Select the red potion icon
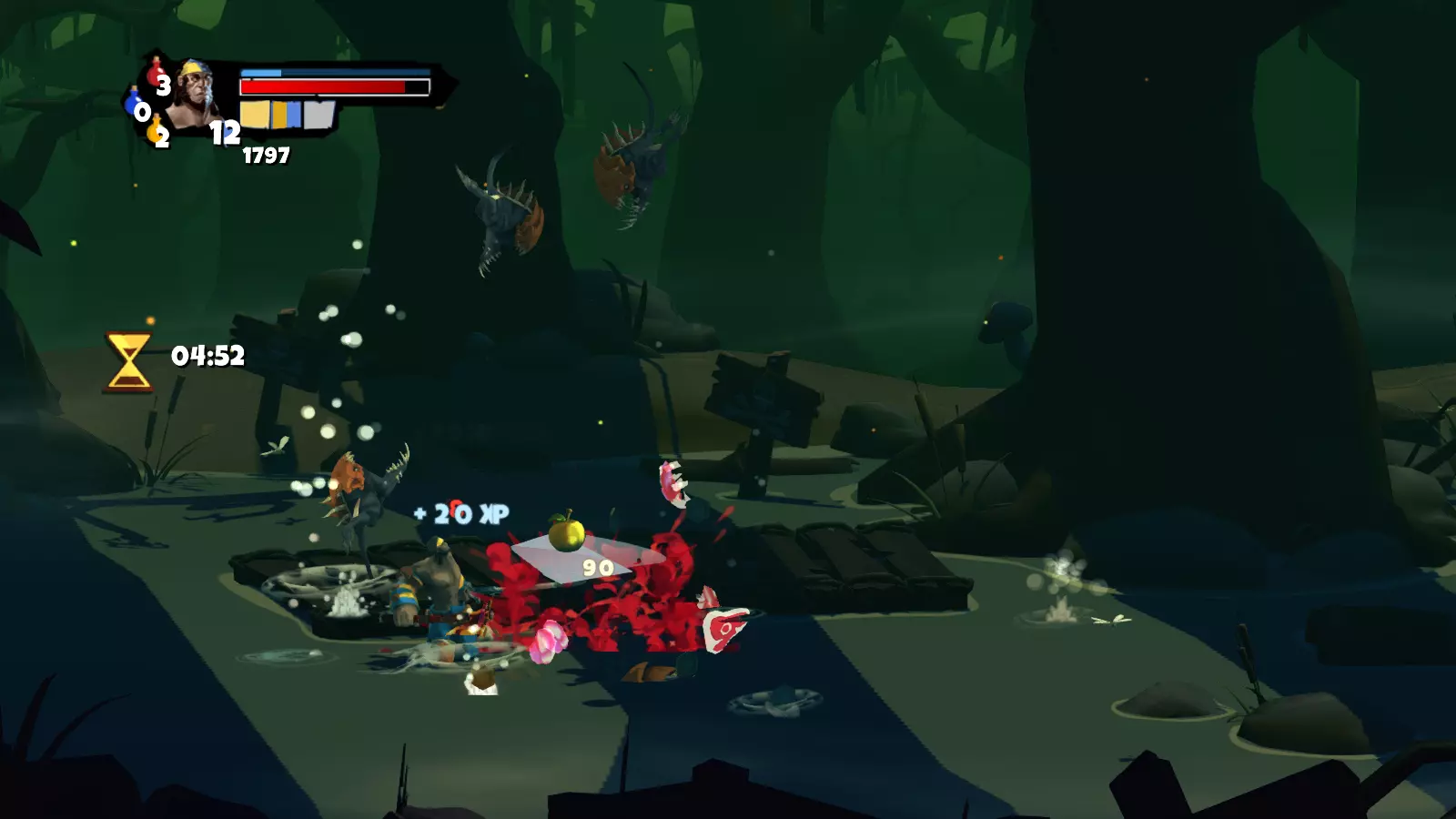The image size is (1456, 819). (156, 74)
